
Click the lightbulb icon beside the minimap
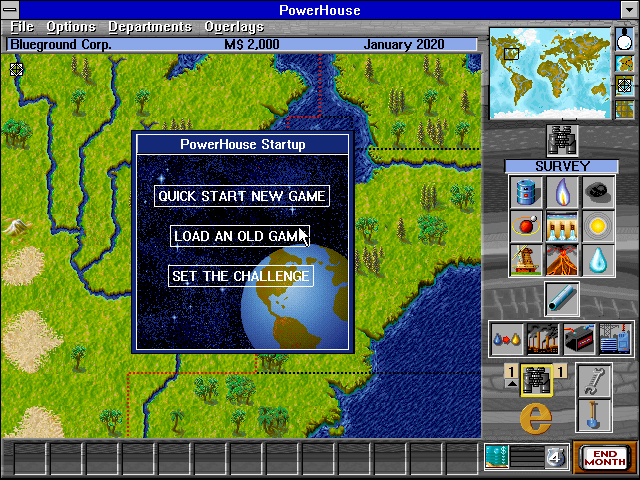pos(625,40)
